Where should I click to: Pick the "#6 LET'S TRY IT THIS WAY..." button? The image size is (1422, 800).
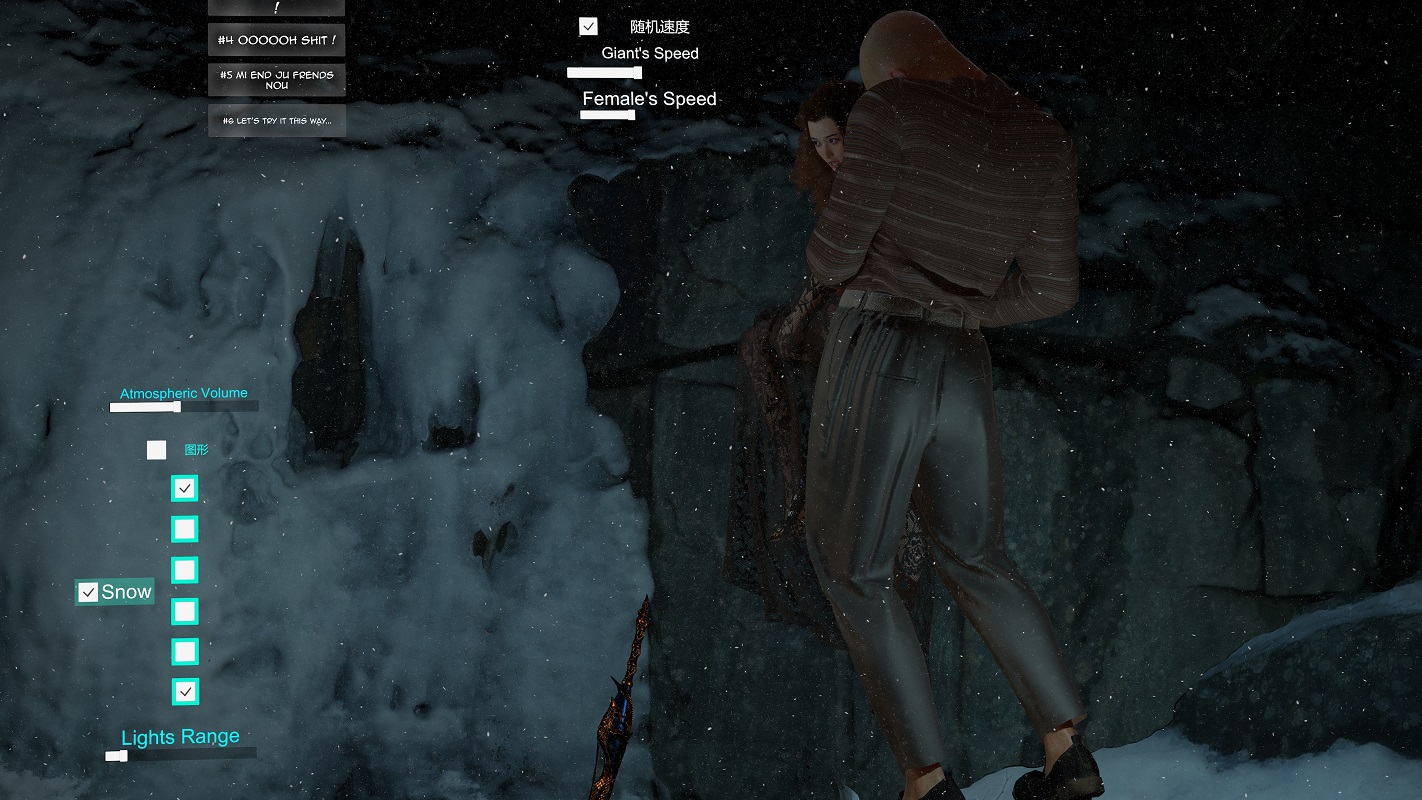276,121
